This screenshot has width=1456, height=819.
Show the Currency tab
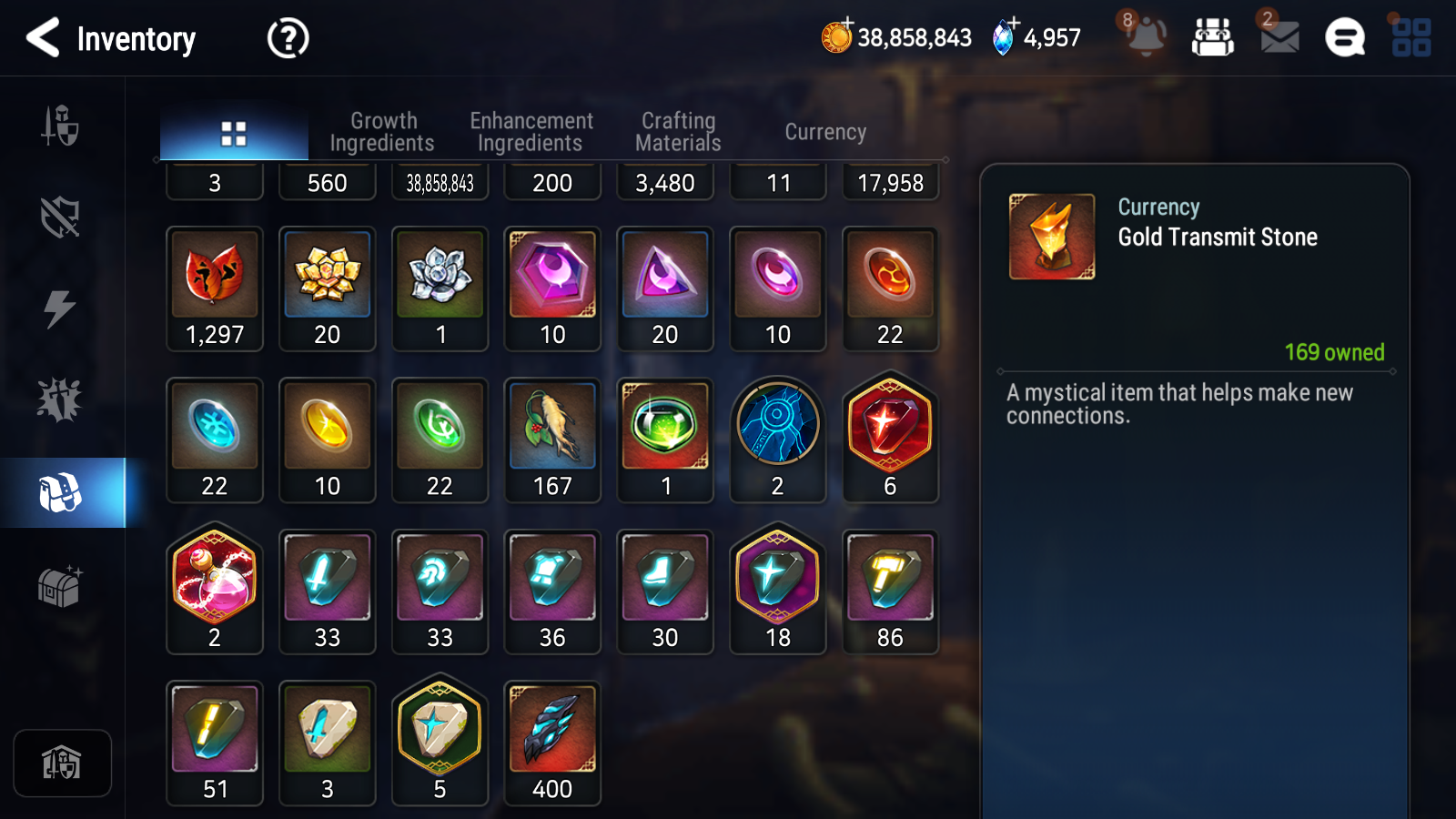825,132
